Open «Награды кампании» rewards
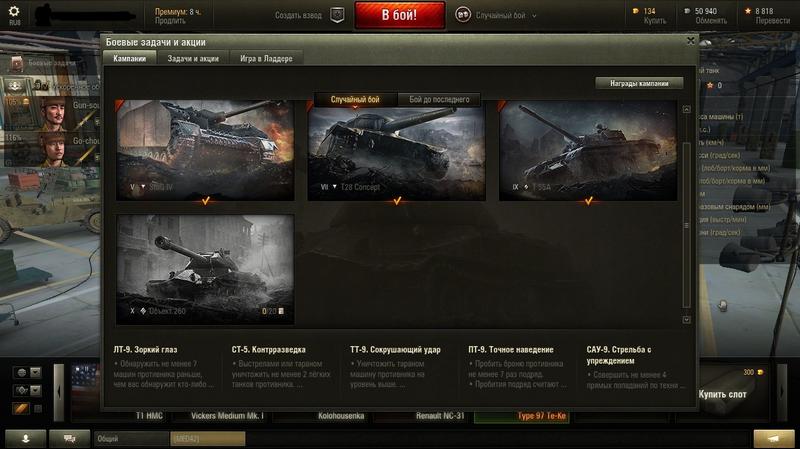 click(639, 83)
